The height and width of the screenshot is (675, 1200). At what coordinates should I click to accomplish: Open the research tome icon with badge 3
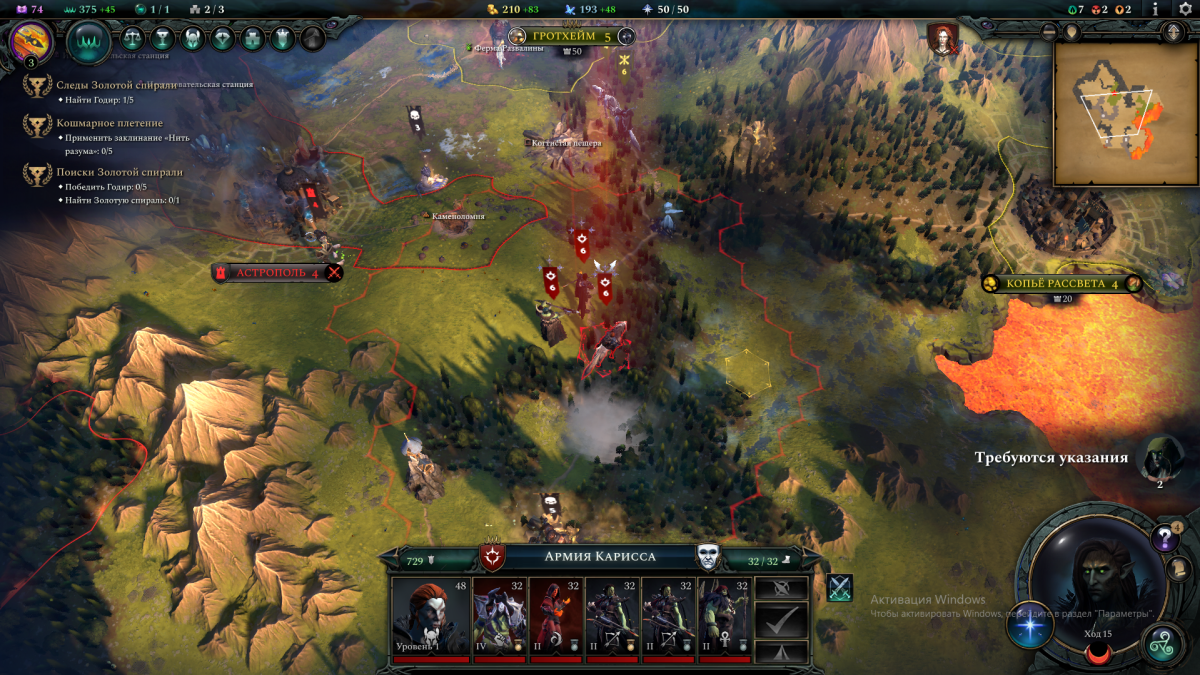click(x=29, y=41)
